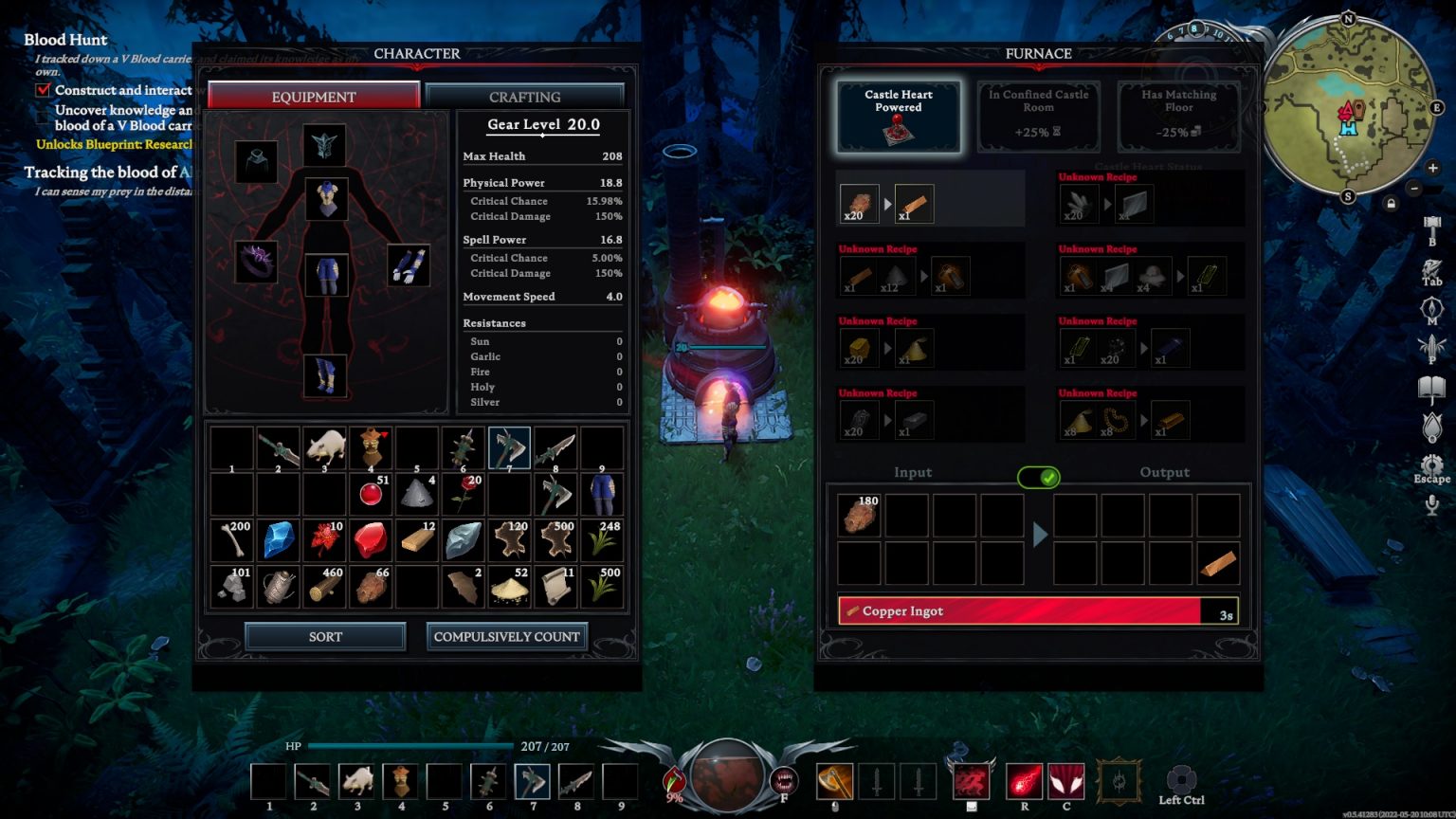Uncheck the completed Construct and interact quest checkbox
Image resolution: width=1456 pixels, height=819 pixels.
[42, 90]
